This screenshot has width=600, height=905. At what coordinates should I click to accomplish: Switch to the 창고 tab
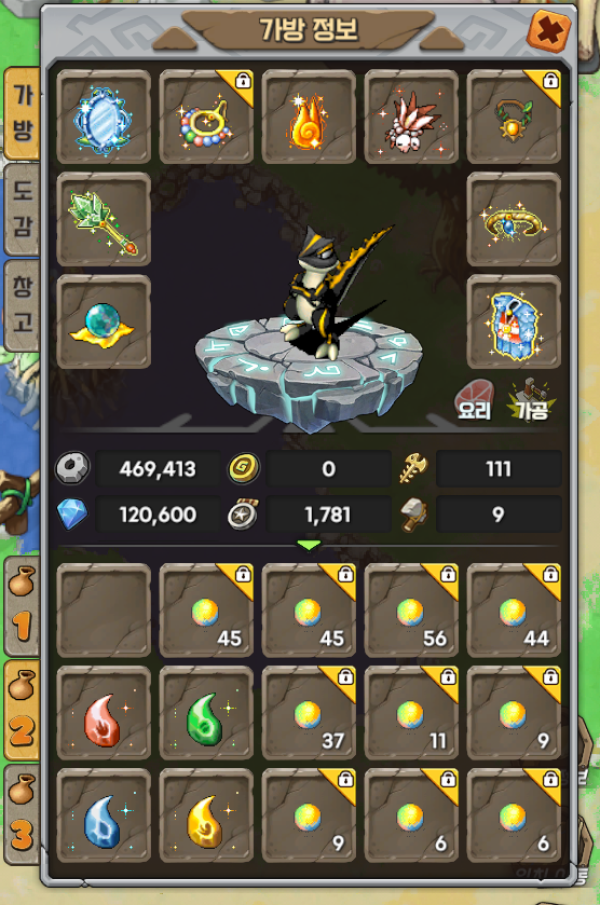[22, 304]
